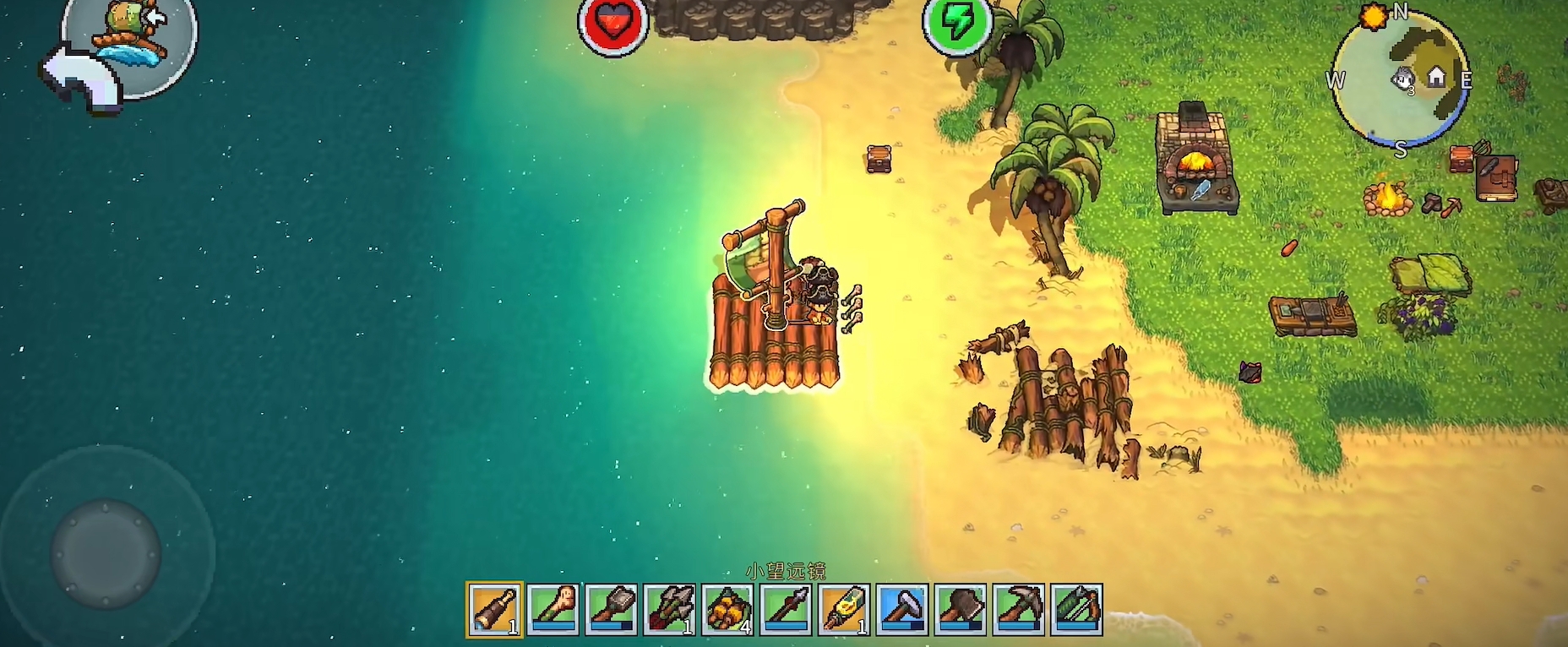
Task: Select the pickaxe hotbar slot
Action: point(1019,609)
